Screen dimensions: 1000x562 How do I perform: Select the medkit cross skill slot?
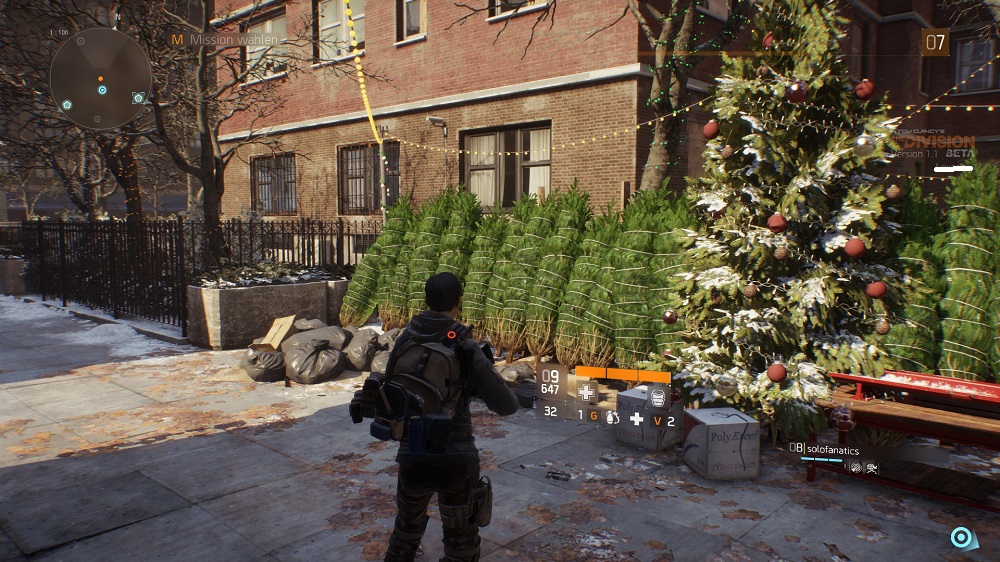pyautogui.click(x=587, y=392)
